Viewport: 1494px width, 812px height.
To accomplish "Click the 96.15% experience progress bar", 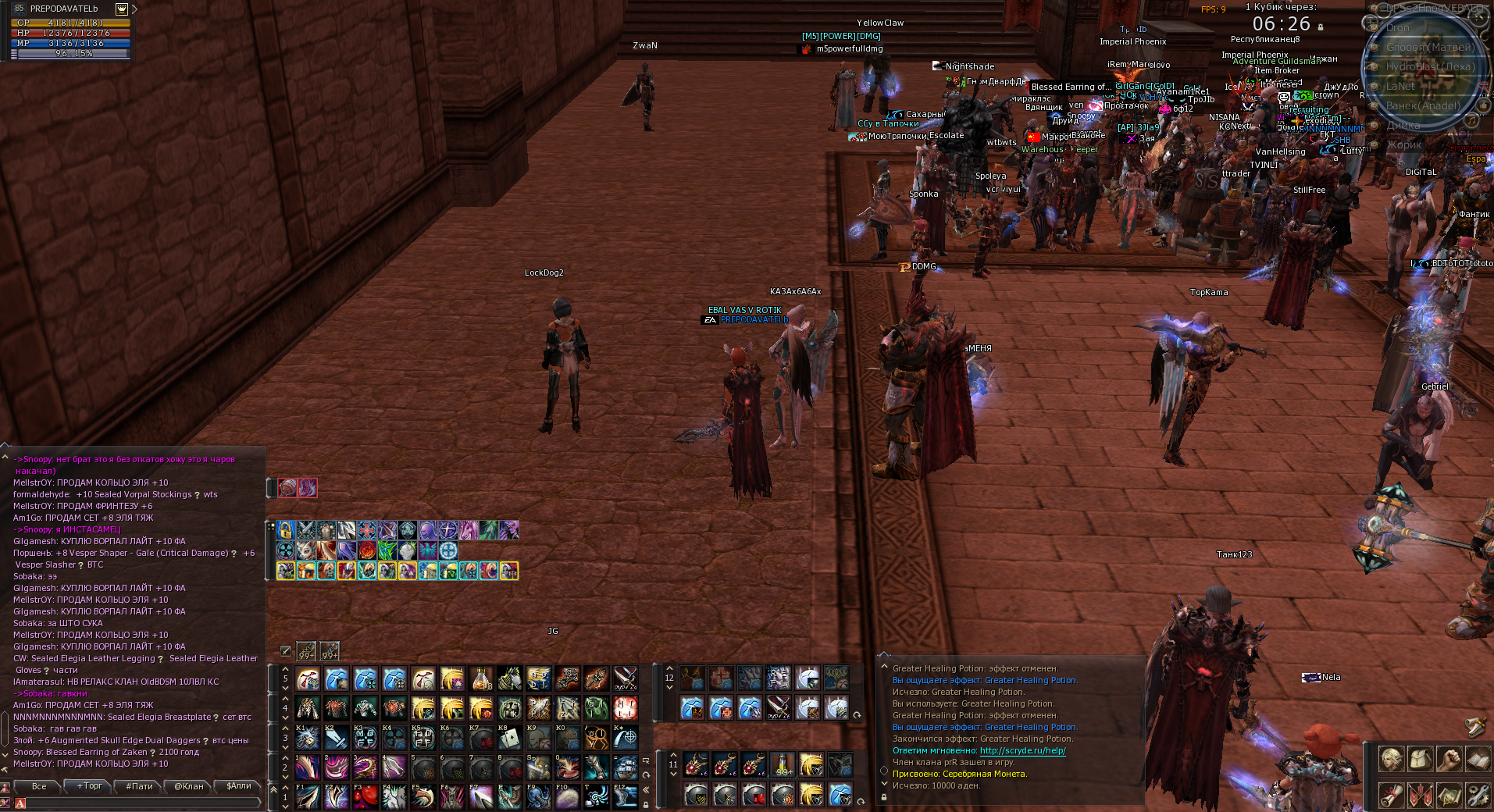I will (x=74, y=53).
